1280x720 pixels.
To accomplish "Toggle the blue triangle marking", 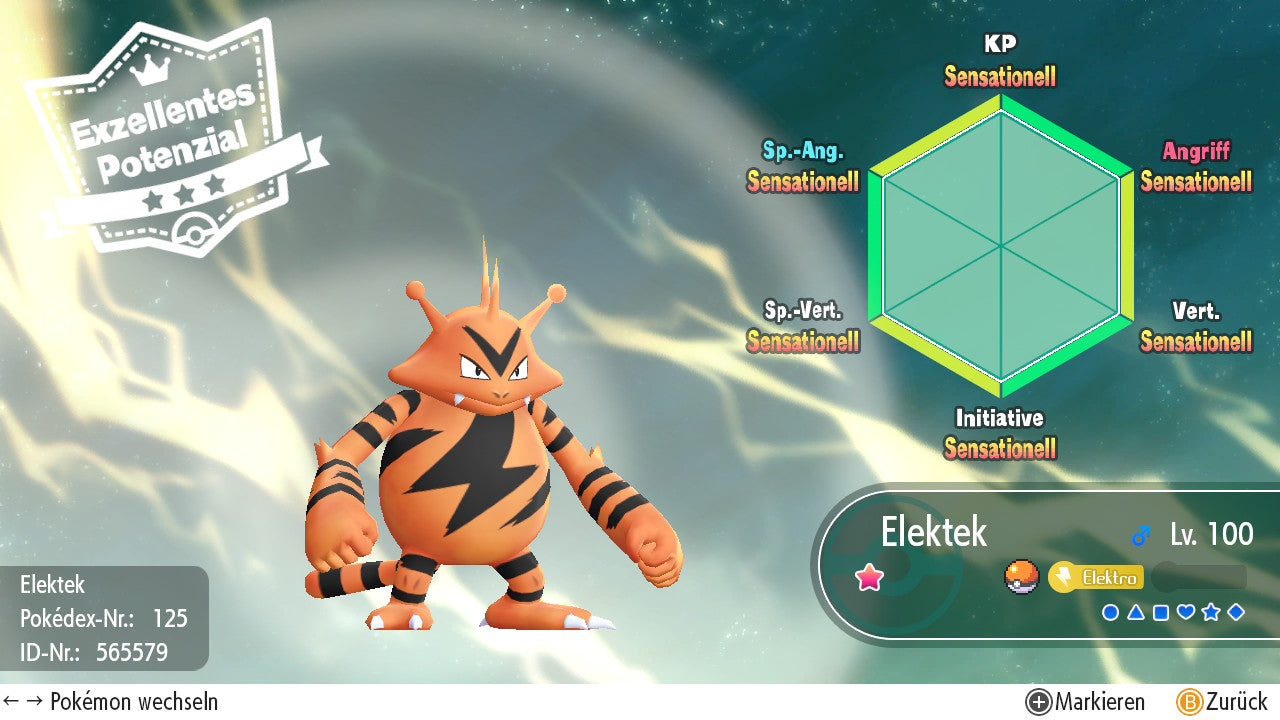I will click(1135, 612).
